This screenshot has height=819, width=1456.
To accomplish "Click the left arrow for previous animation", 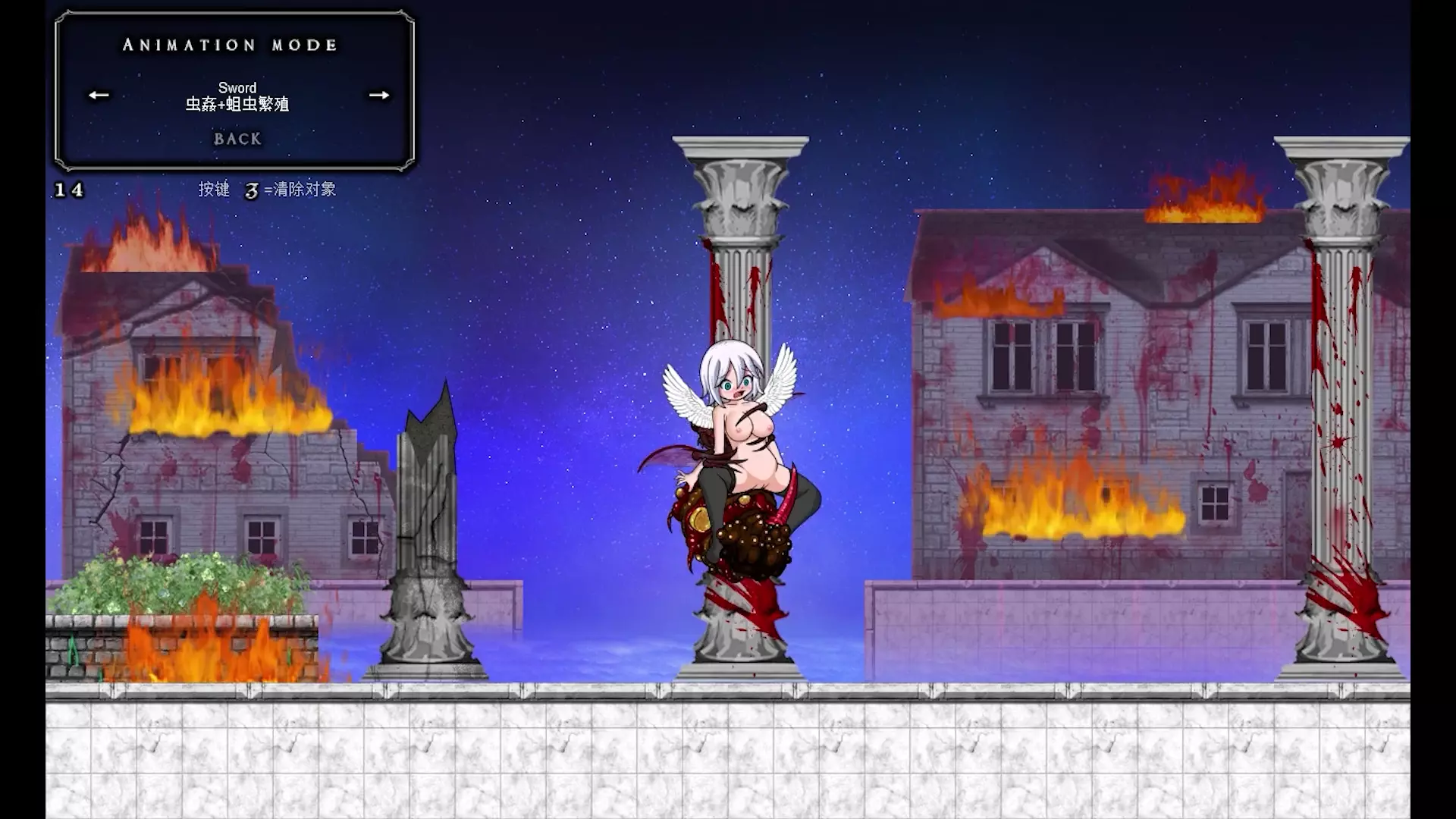I will pyautogui.click(x=99, y=95).
